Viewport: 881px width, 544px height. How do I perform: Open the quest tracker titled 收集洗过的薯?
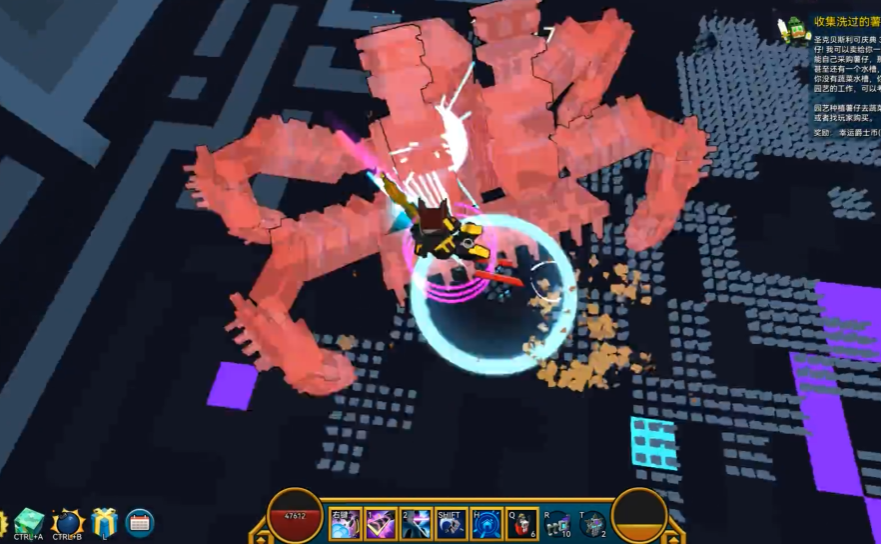click(x=846, y=21)
